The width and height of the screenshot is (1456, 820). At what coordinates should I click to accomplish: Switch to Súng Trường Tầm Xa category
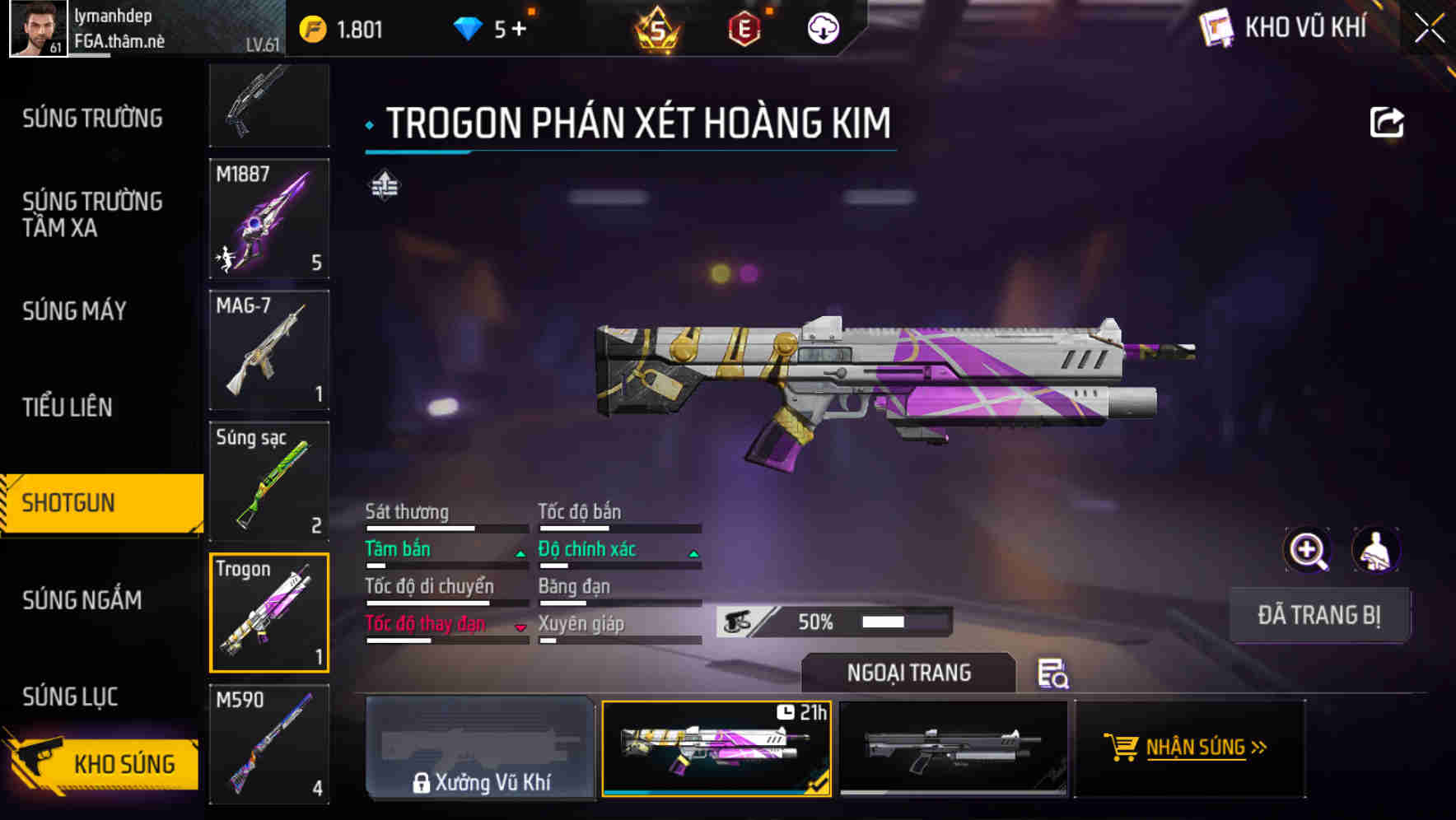pyautogui.click(x=92, y=214)
